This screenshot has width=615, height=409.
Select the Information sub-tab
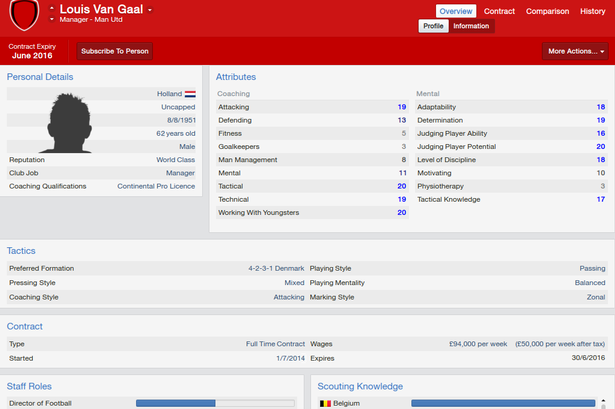471,26
